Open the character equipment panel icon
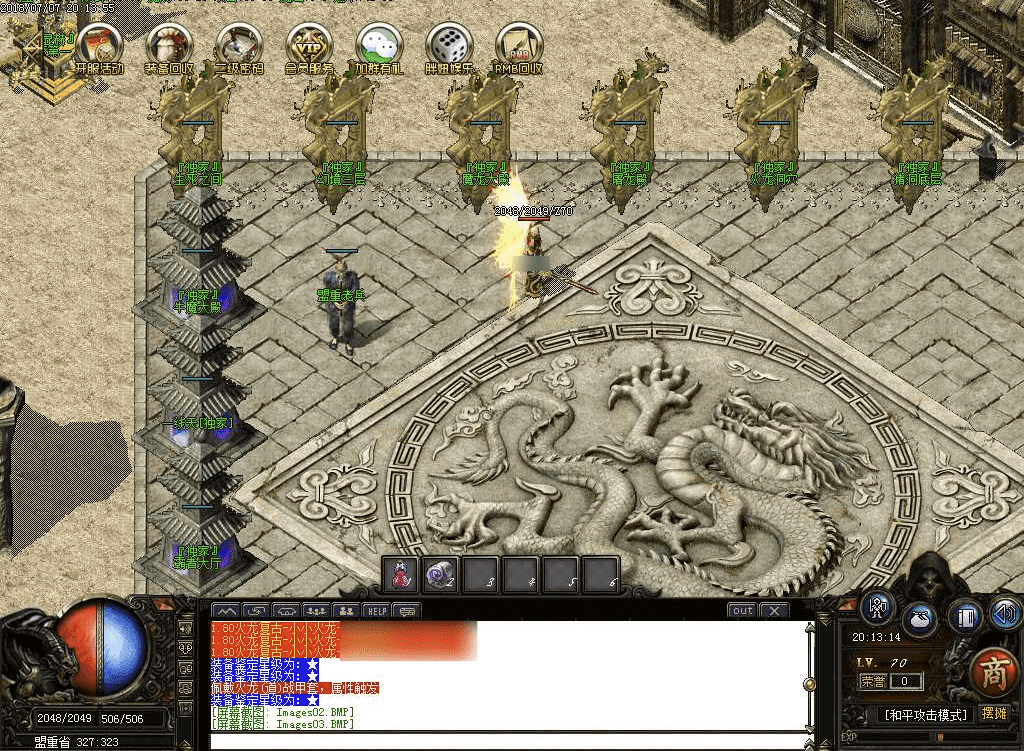Viewport: 1024px width, 751px height. click(x=878, y=607)
